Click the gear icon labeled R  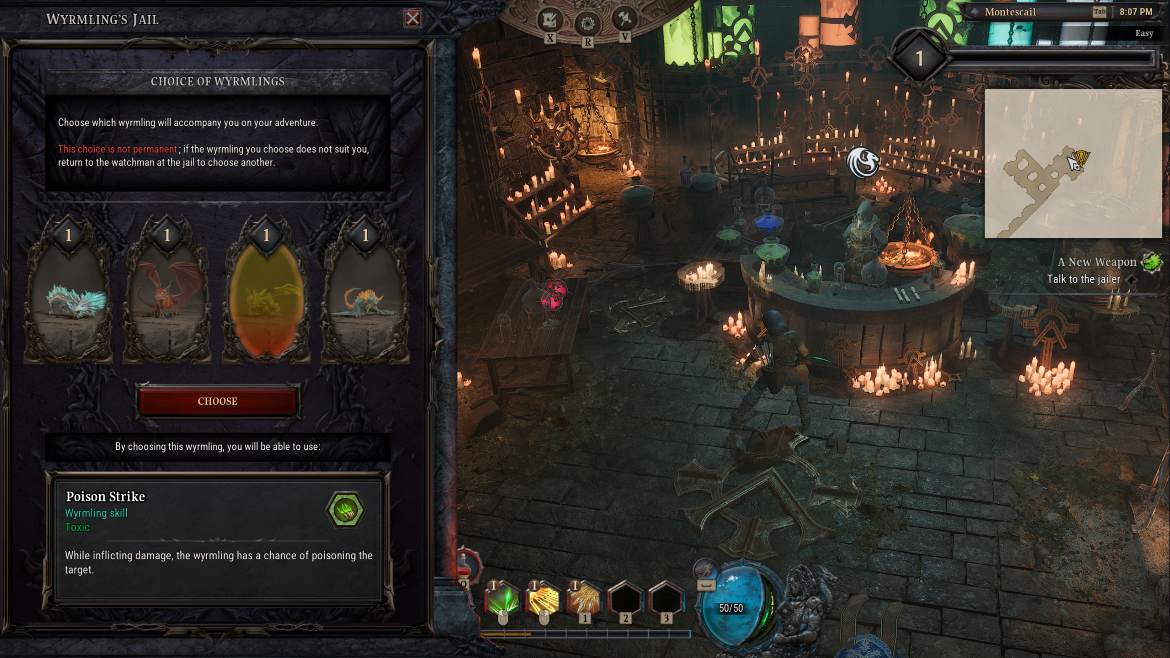(x=586, y=22)
